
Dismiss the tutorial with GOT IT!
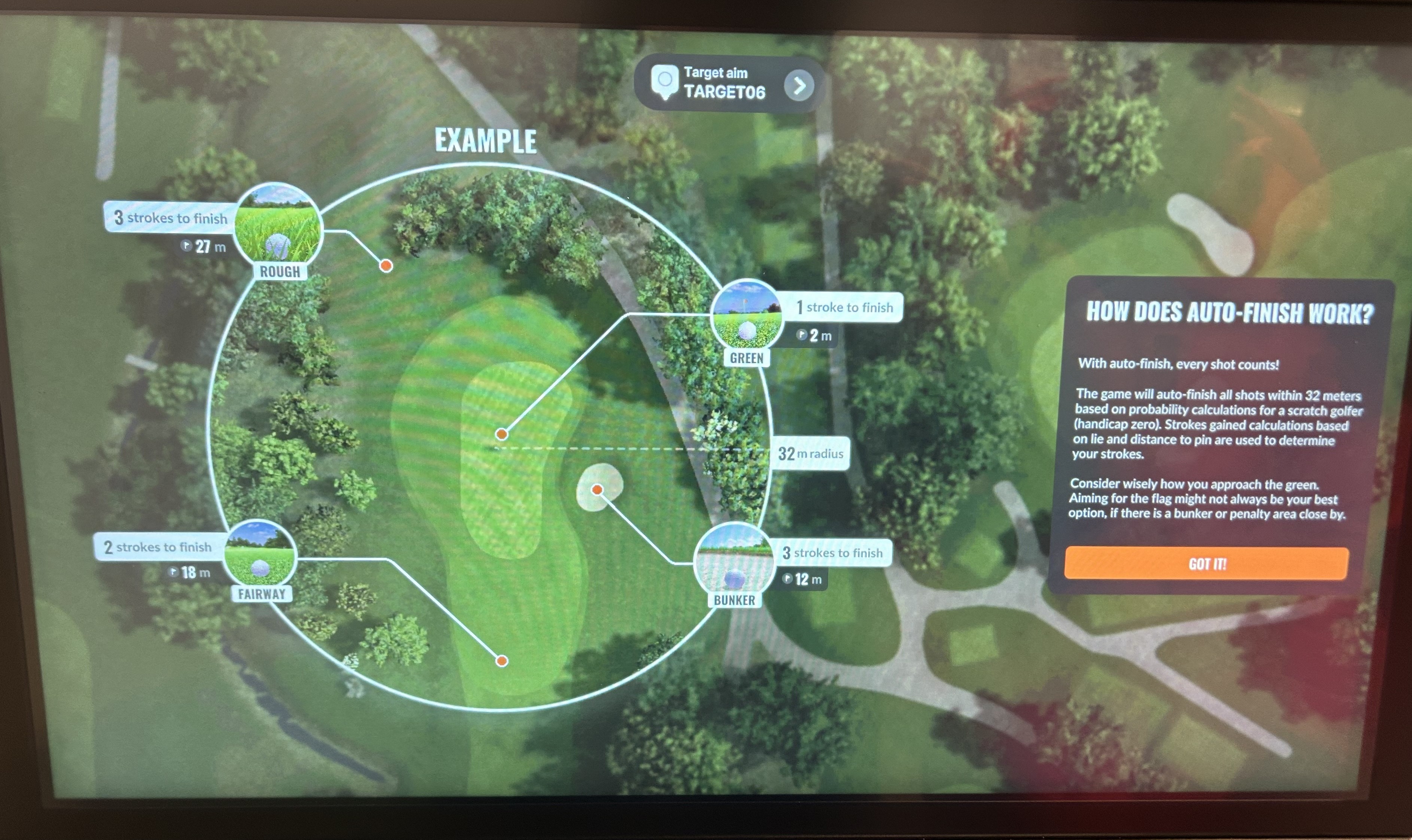pyautogui.click(x=1206, y=563)
